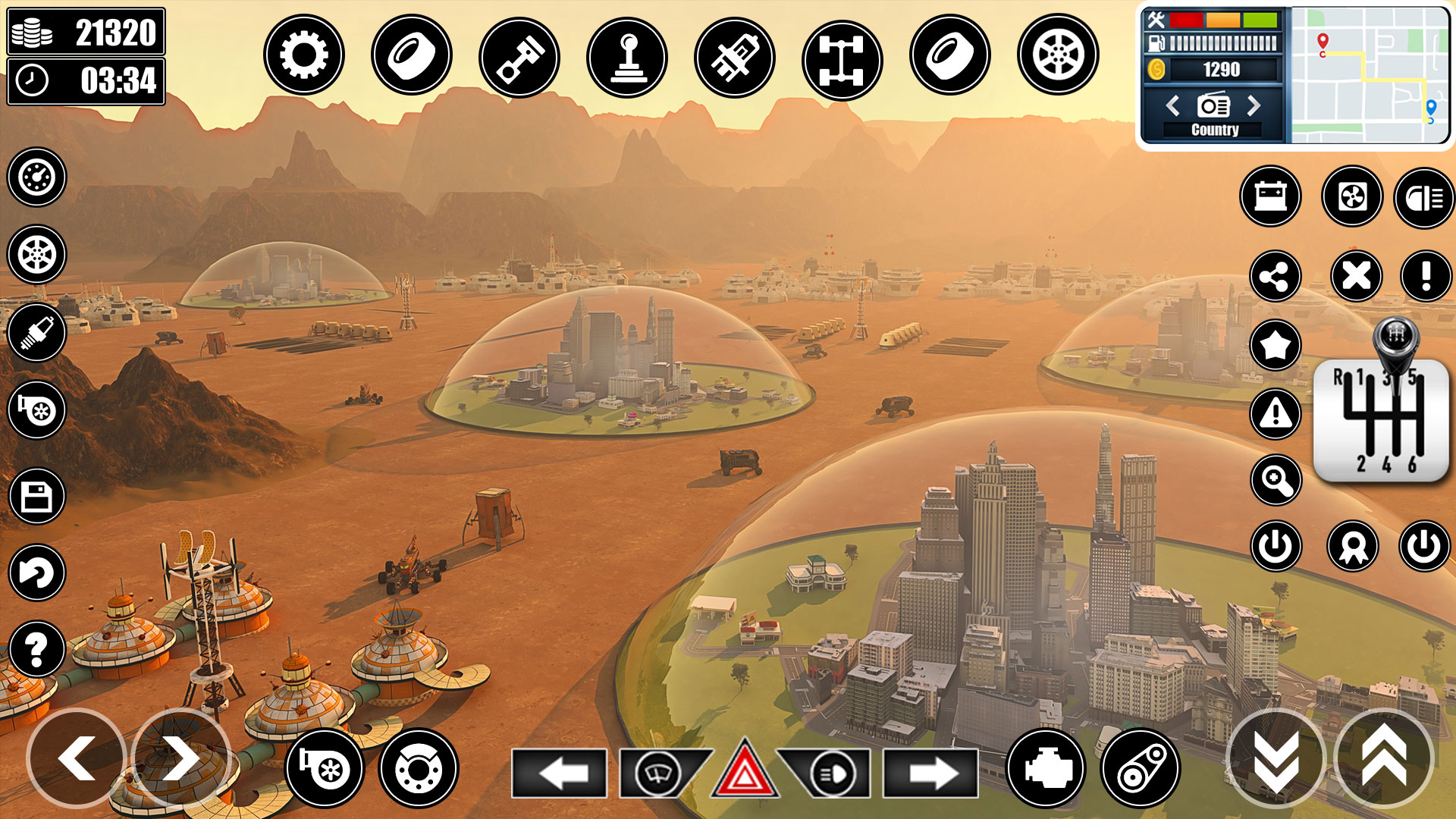The image size is (1456, 819).
Task: Open the share icon button
Action: tap(1276, 276)
